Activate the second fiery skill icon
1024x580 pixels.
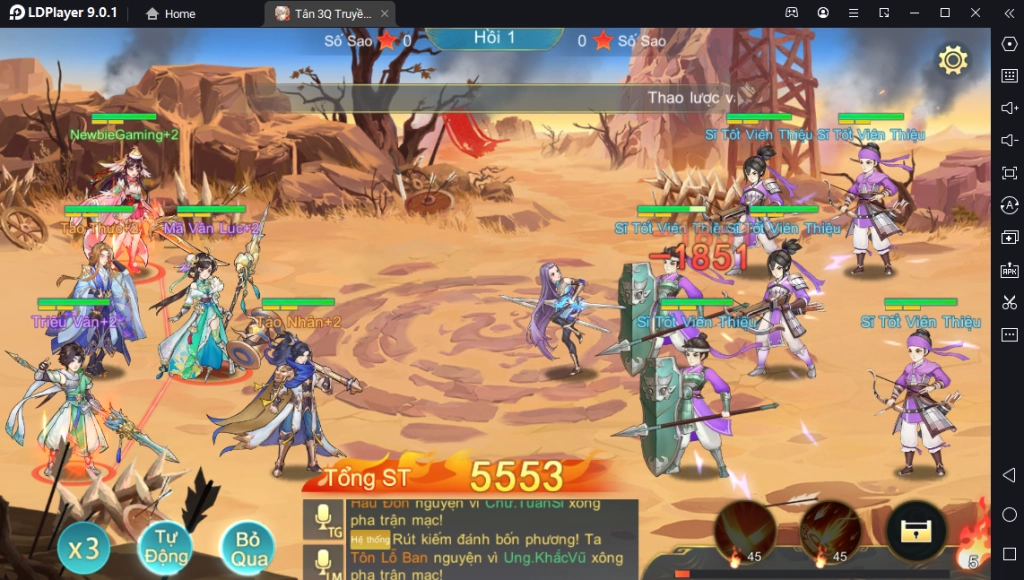point(830,531)
